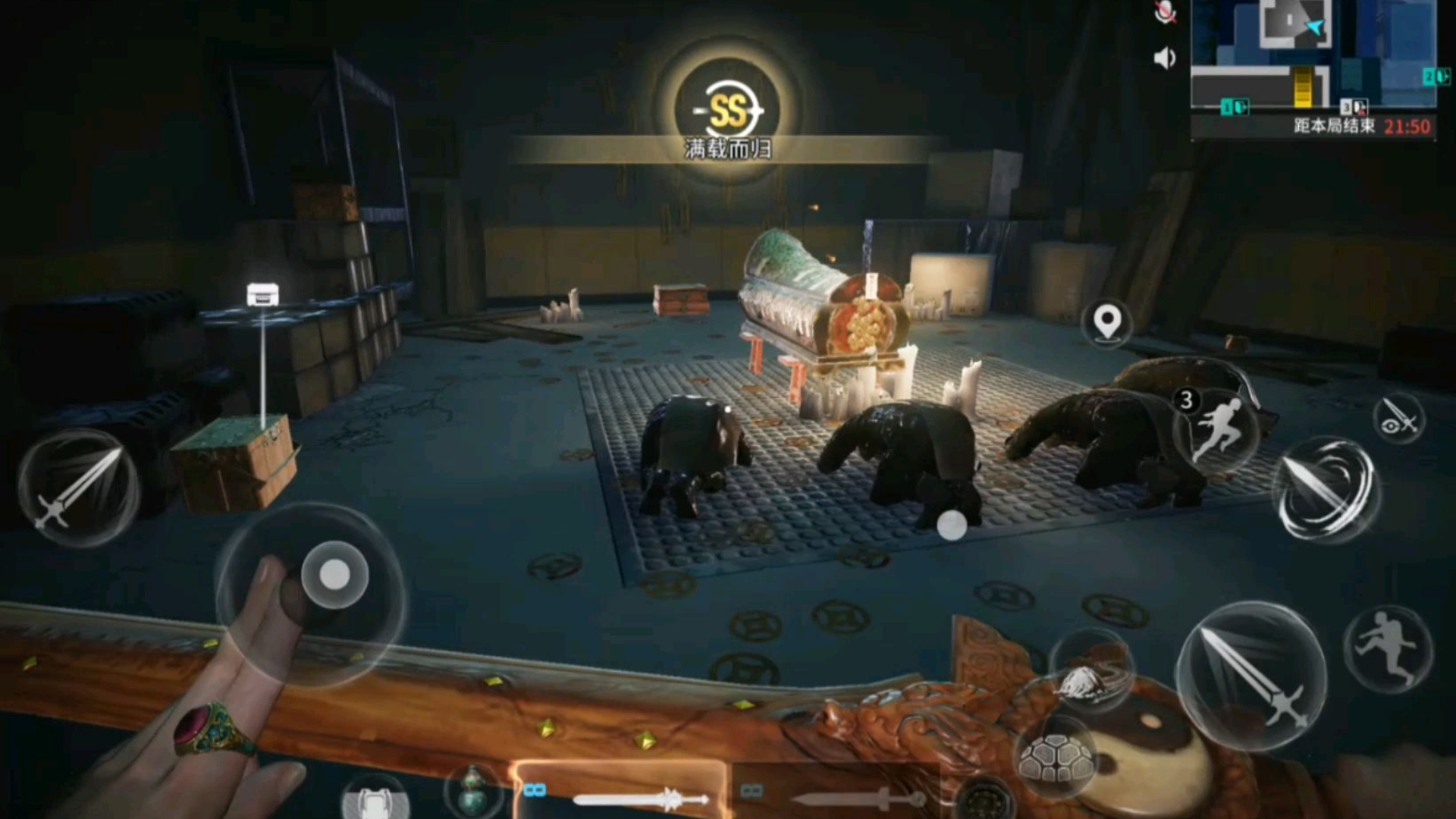Viewport: 1456px width, 819px height.
Task: Toggle the speaker sound icon
Action: (x=1164, y=58)
